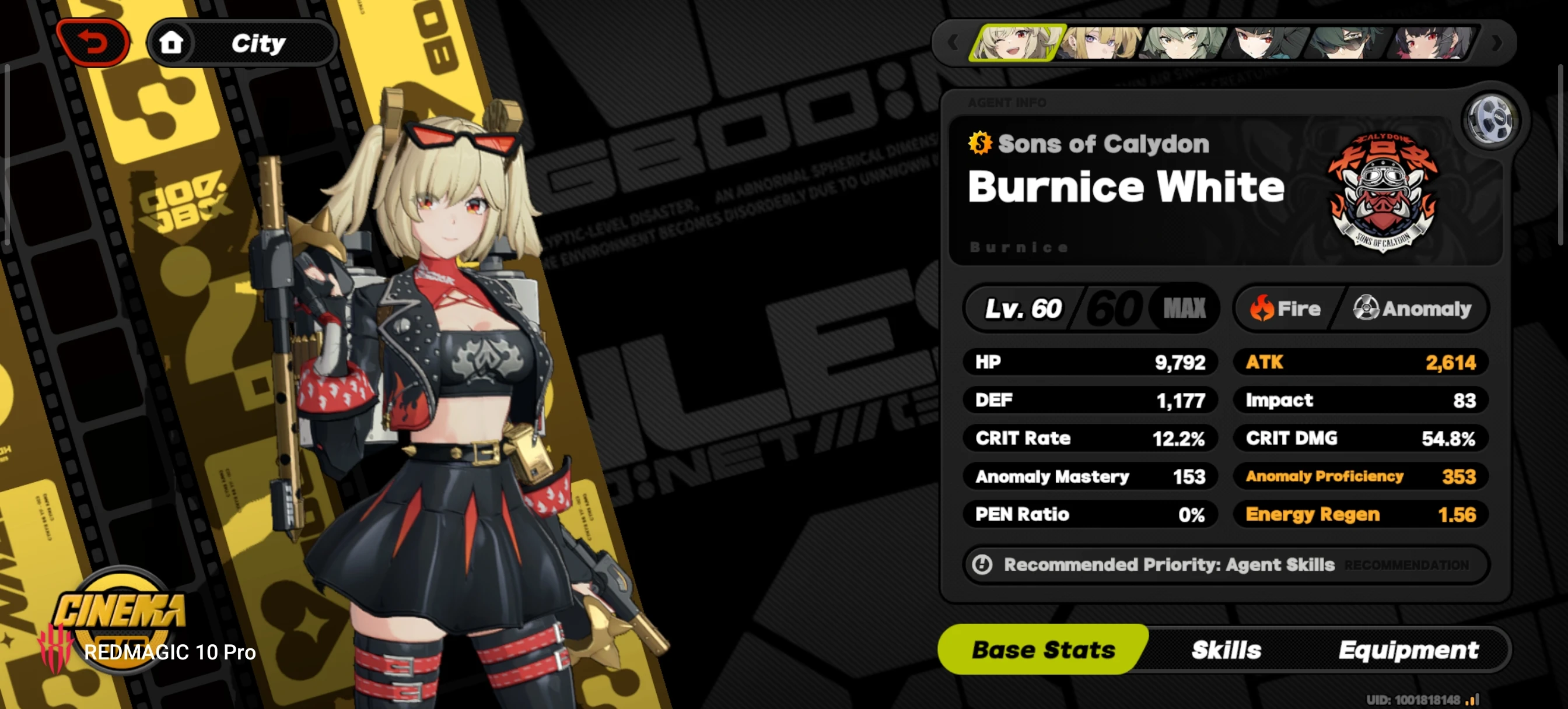Select the home icon next to City
This screenshot has width=1568, height=709.
point(172,43)
